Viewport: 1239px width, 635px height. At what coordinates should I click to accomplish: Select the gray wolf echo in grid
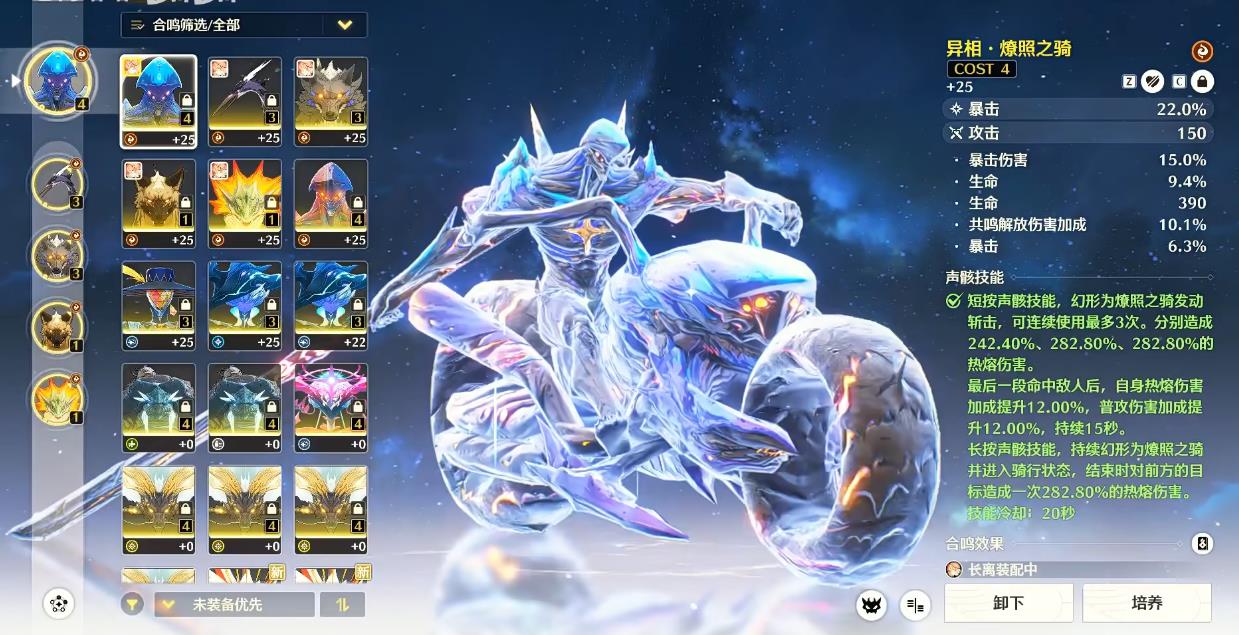(x=330, y=102)
